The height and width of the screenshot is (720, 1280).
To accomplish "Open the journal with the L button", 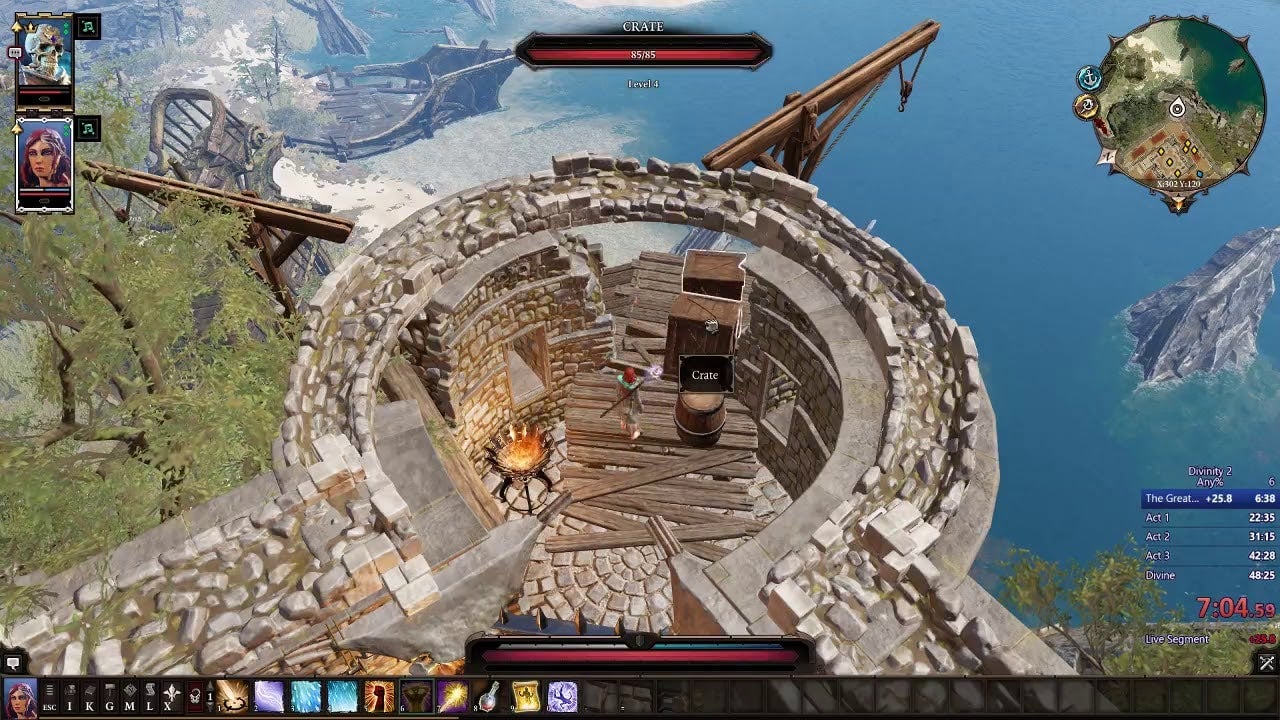I will (x=150, y=696).
